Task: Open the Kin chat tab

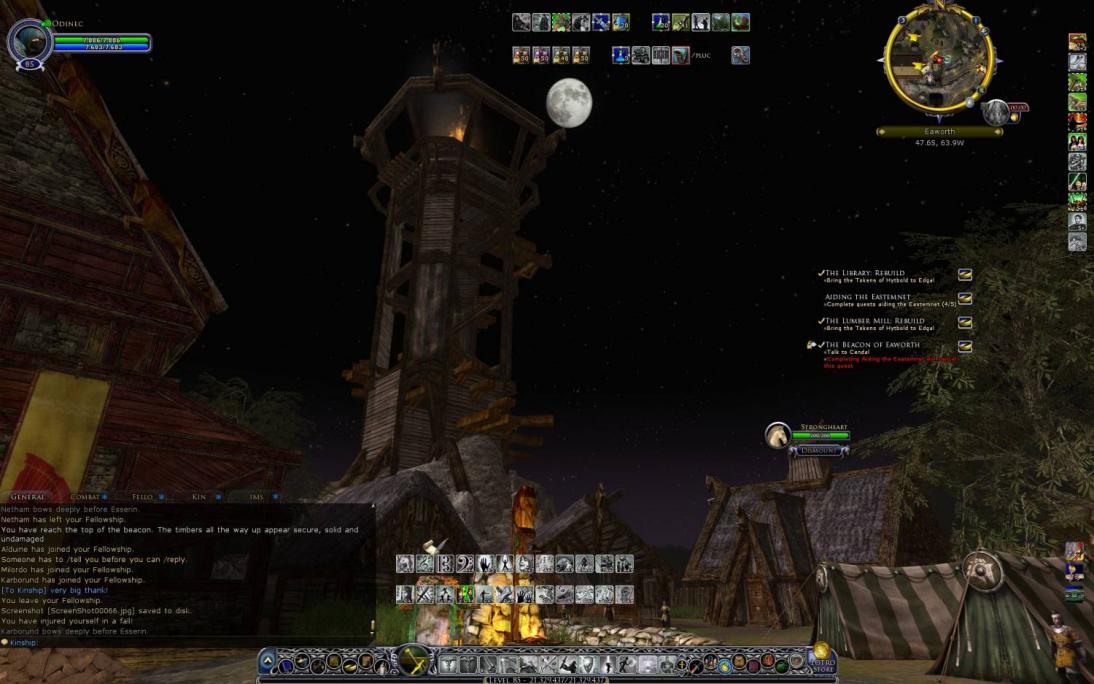Action: [x=198, y=496]
